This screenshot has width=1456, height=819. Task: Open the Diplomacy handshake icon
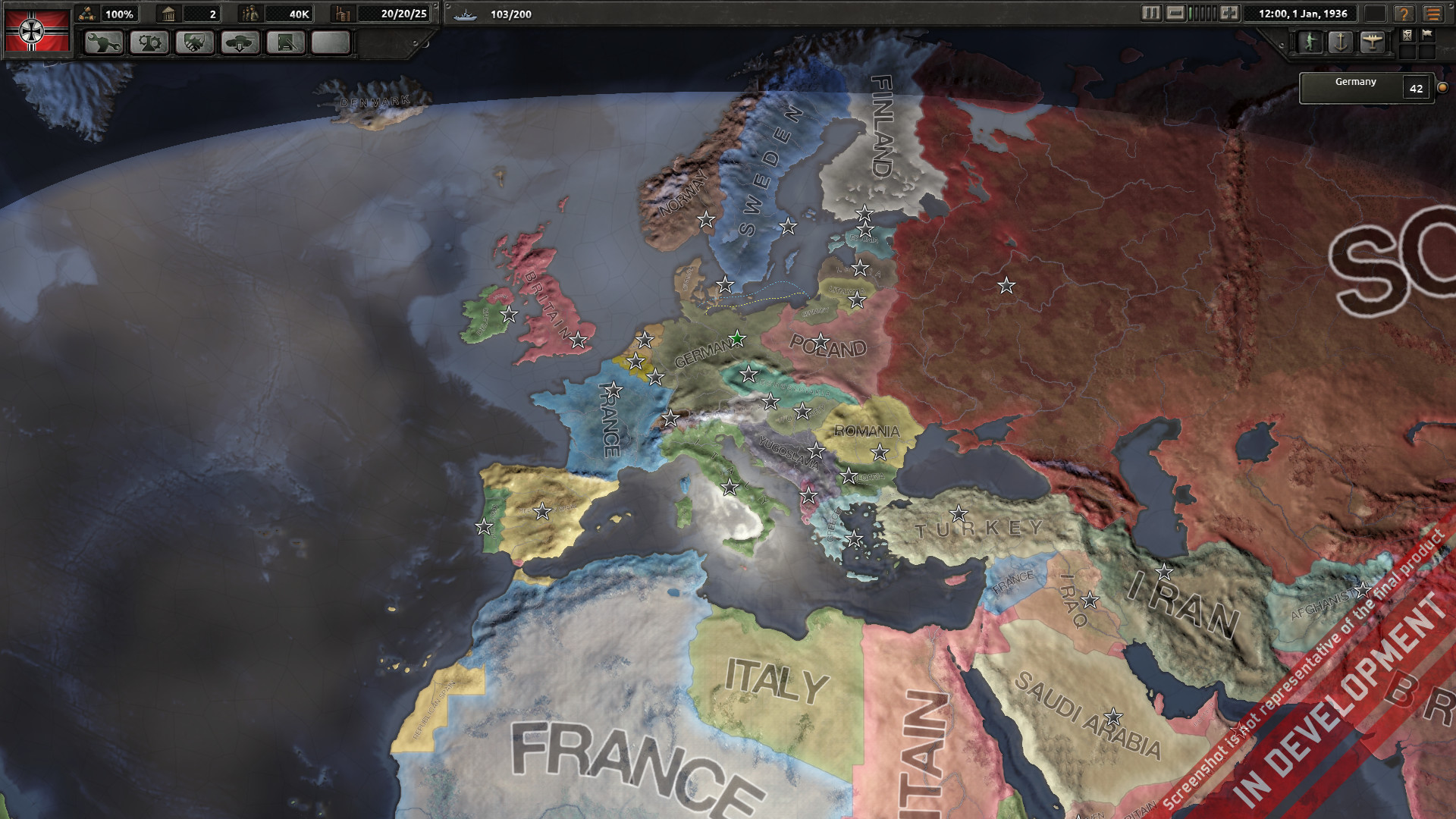[195, 43]
